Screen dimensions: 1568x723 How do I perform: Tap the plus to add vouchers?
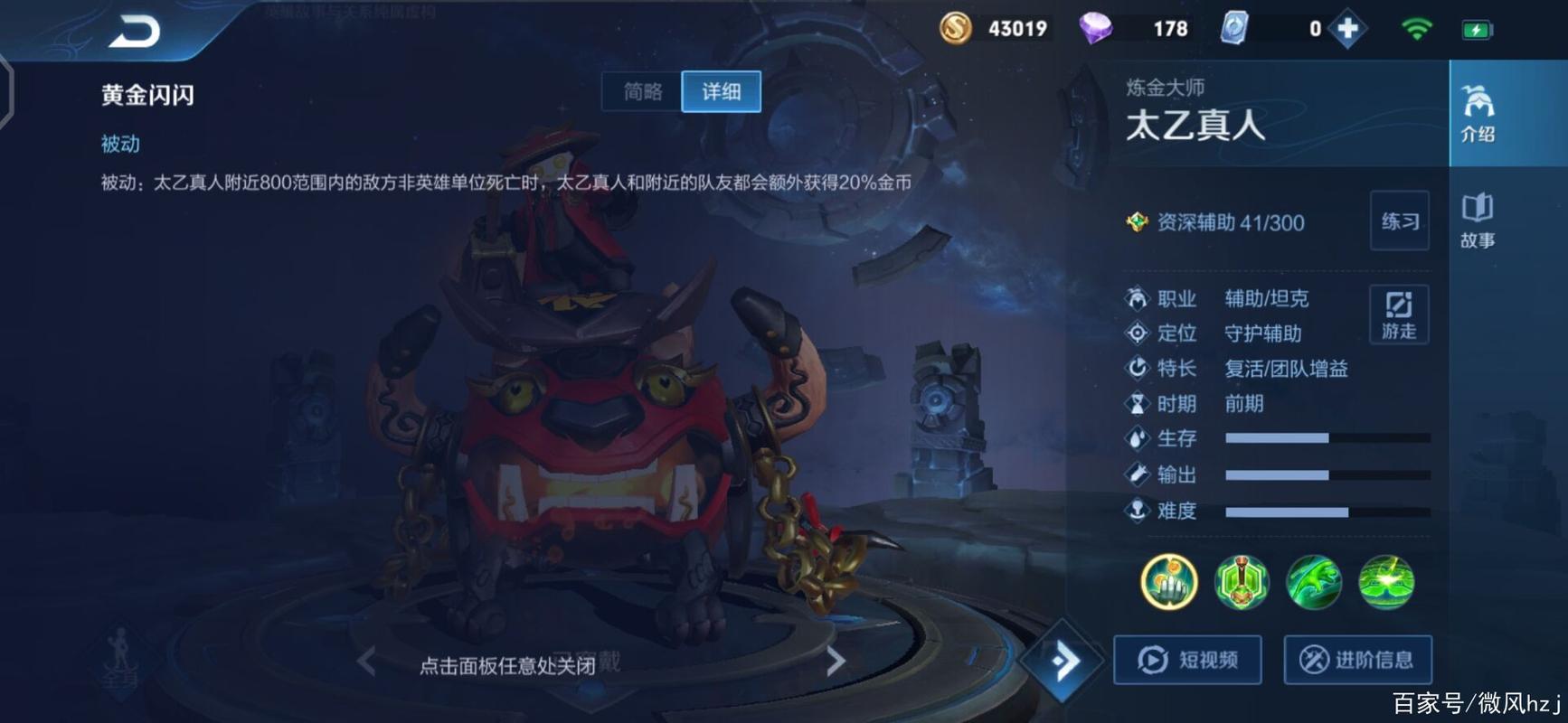[1348, 28]
